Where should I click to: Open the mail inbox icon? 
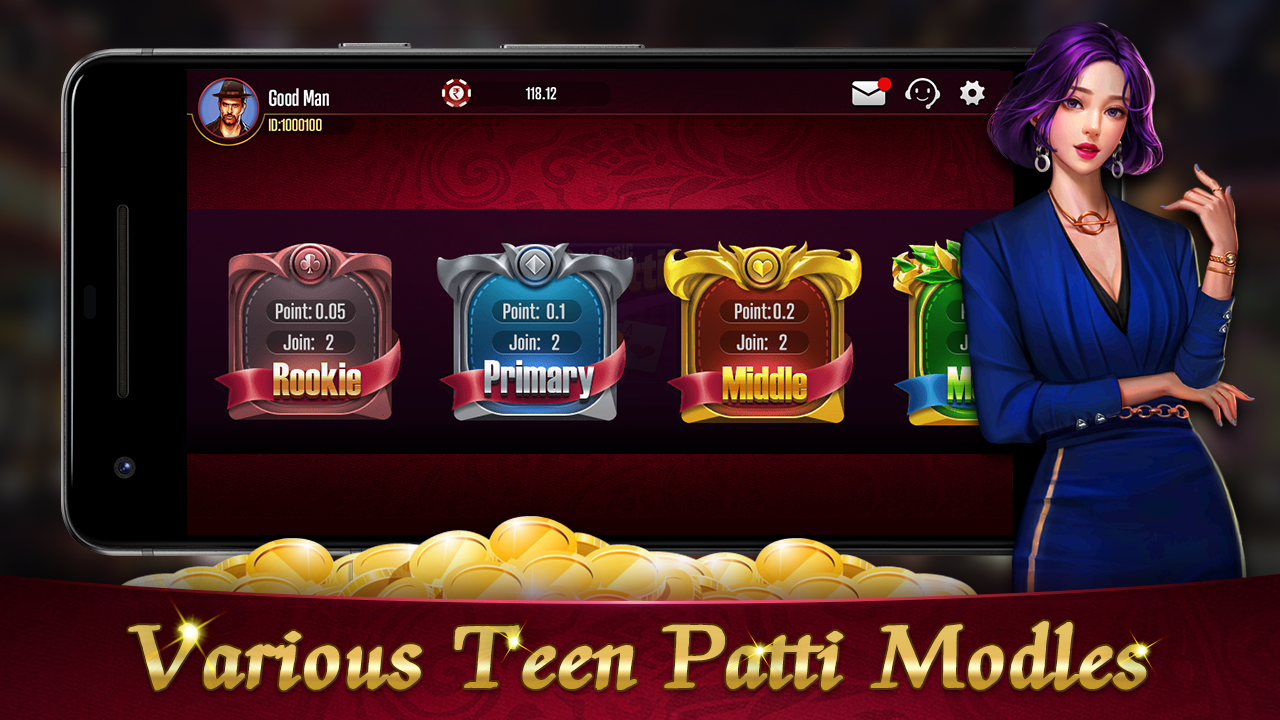click(x=869, y=93)
